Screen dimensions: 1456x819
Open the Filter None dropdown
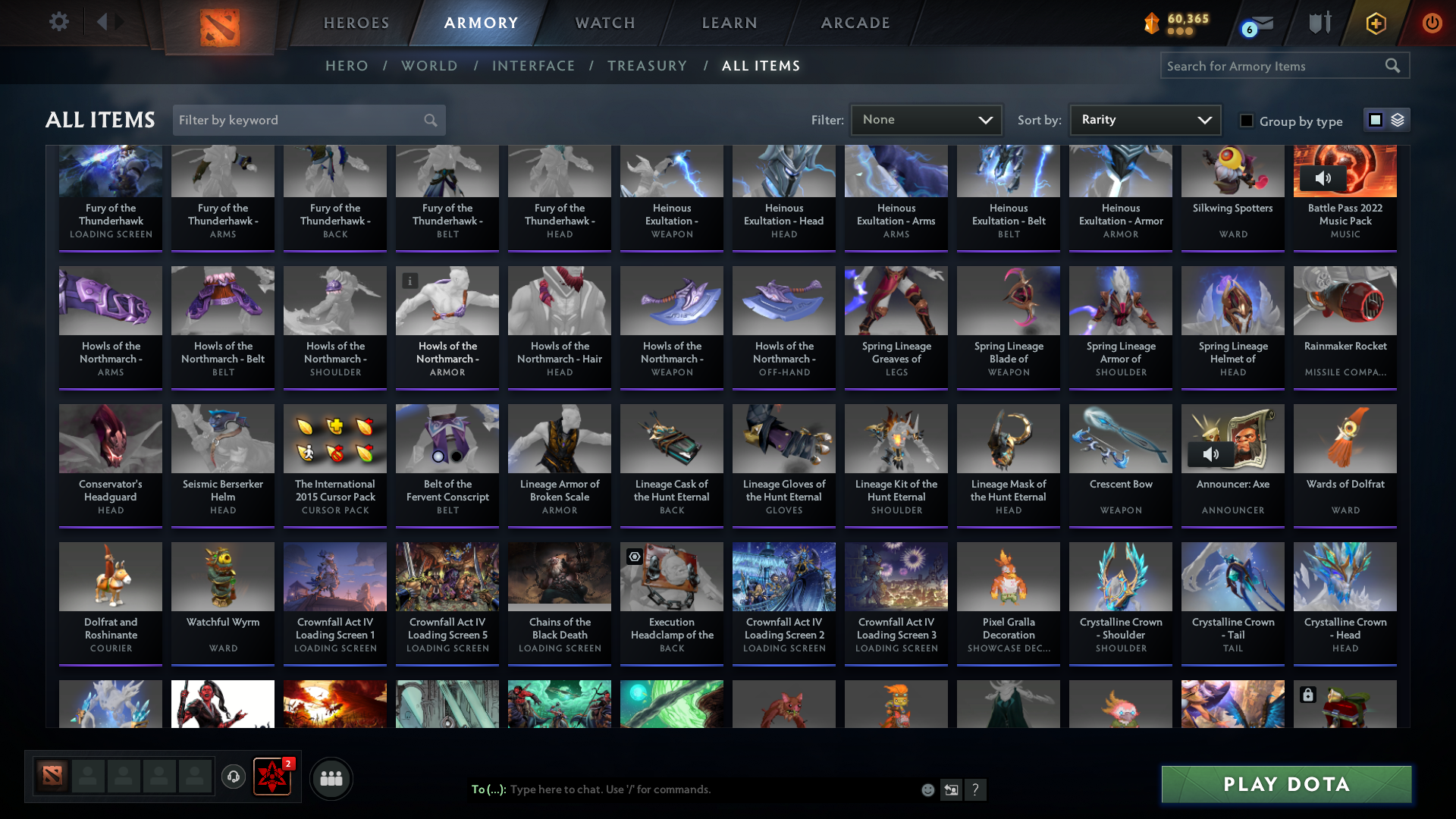[x=926, y=119]
